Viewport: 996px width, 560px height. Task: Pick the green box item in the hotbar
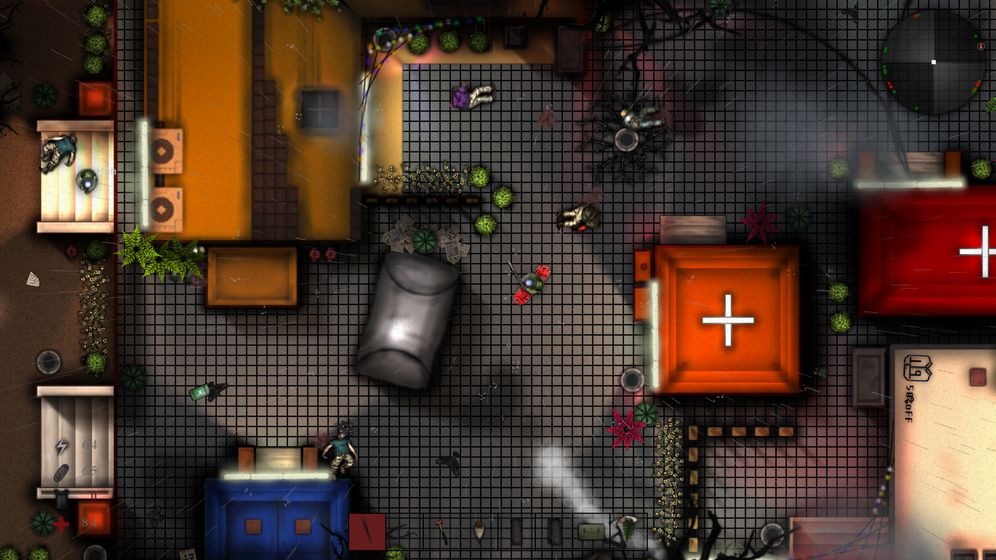592,531
